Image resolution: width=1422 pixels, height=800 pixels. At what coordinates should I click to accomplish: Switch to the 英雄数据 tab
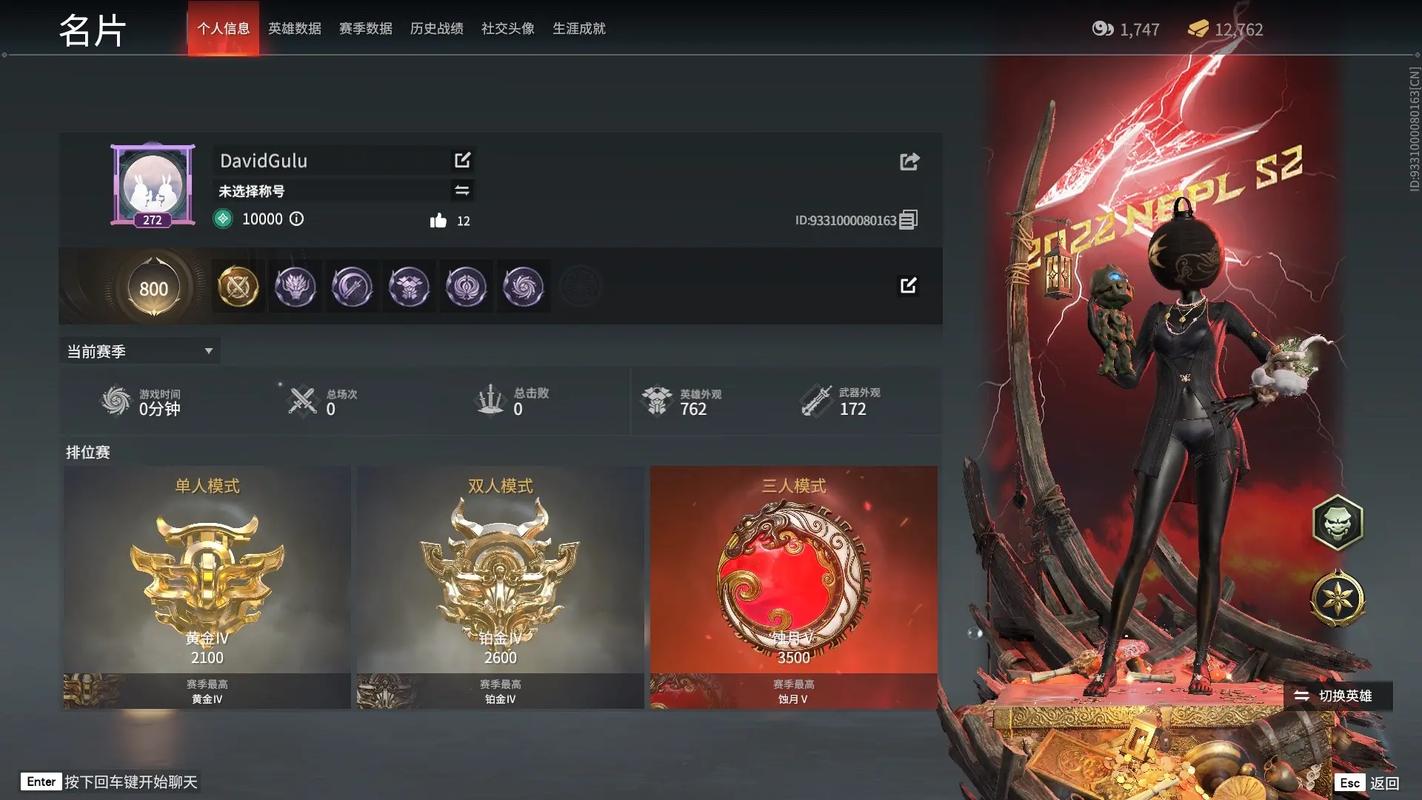(294, 29)
